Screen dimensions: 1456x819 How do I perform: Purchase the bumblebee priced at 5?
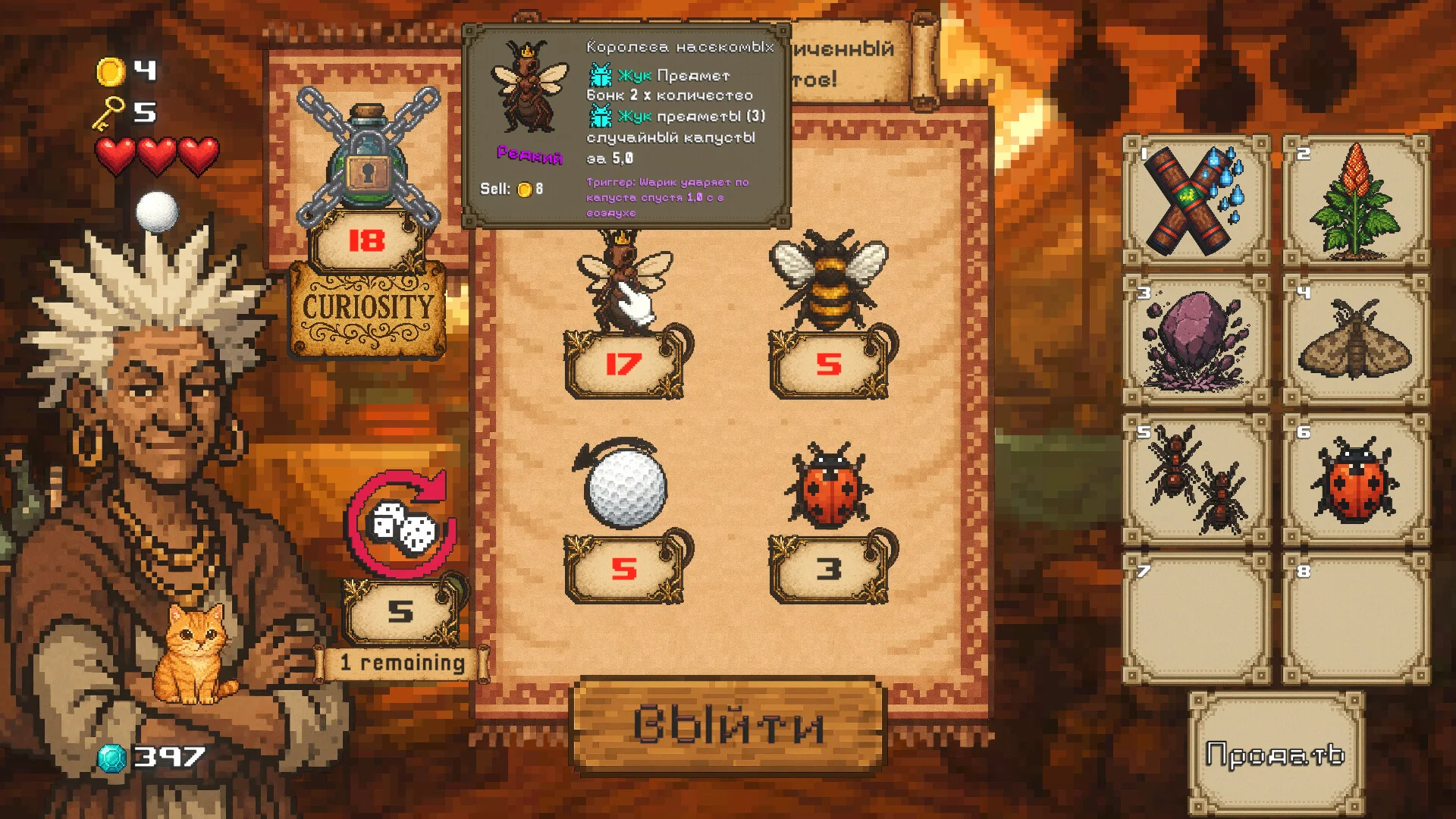(828, 282)
